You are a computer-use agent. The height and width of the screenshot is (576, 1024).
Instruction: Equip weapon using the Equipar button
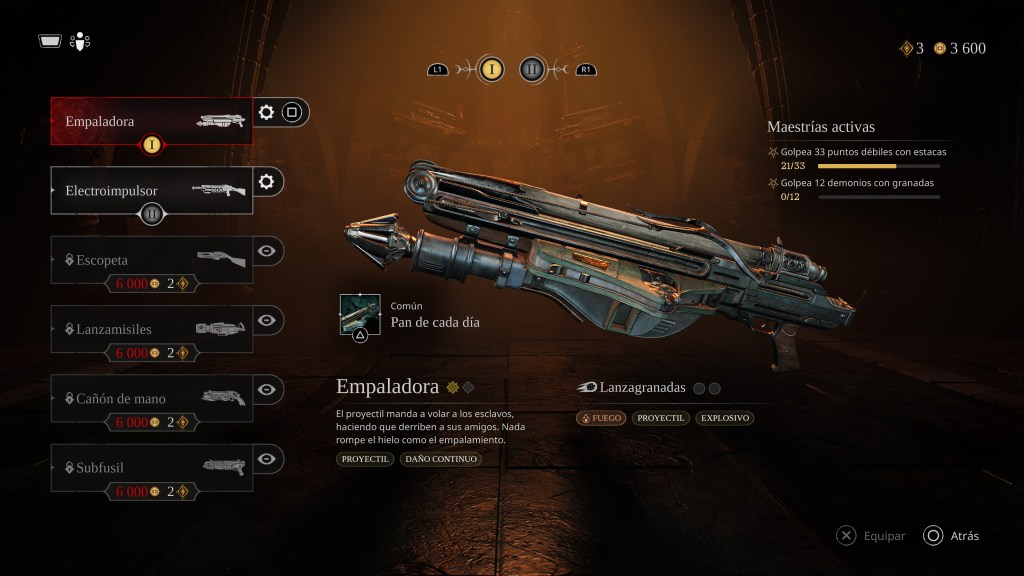[x=871, y=536]
